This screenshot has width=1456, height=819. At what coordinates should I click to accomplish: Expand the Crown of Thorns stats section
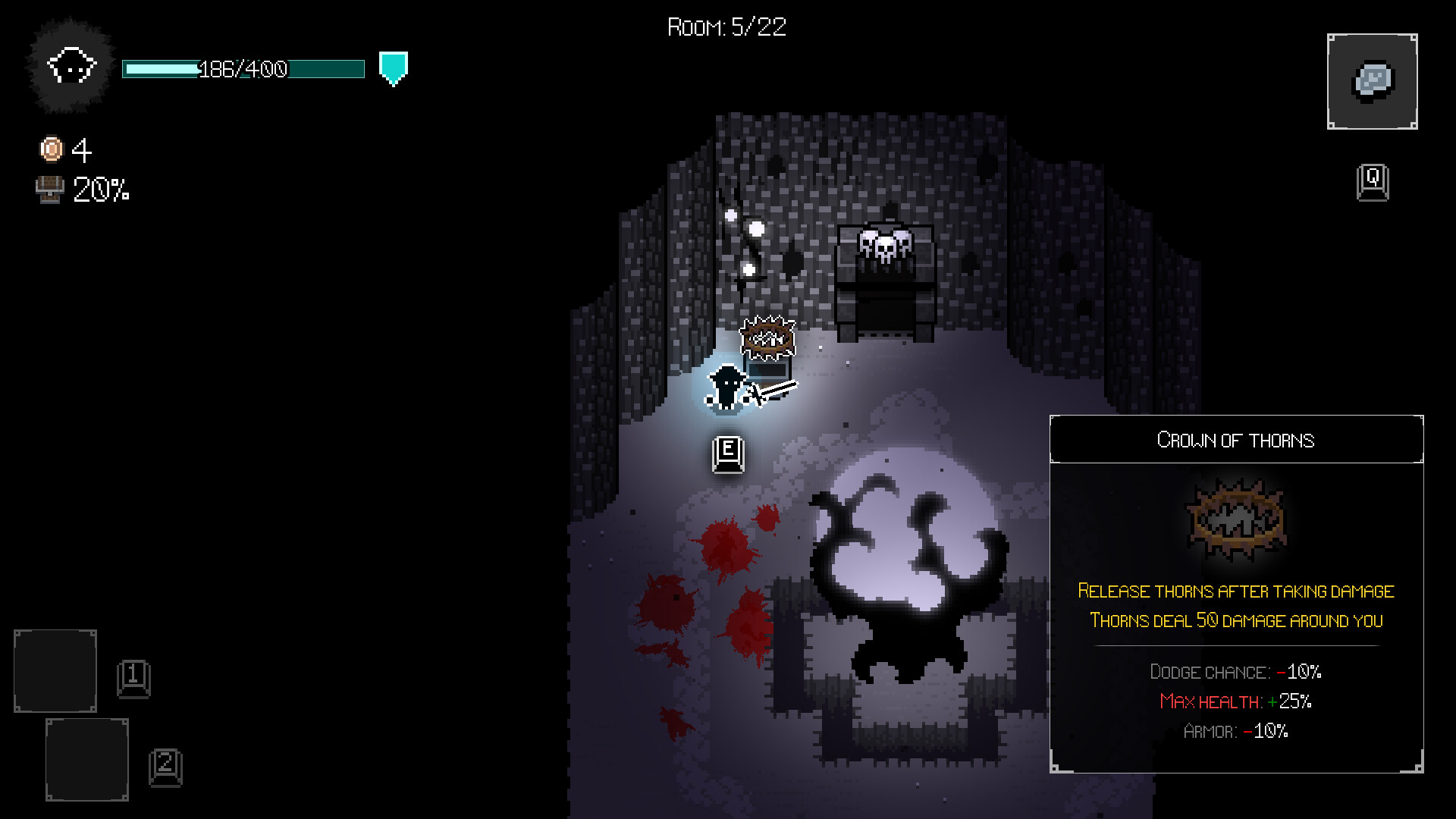(x=1236, y=701)
